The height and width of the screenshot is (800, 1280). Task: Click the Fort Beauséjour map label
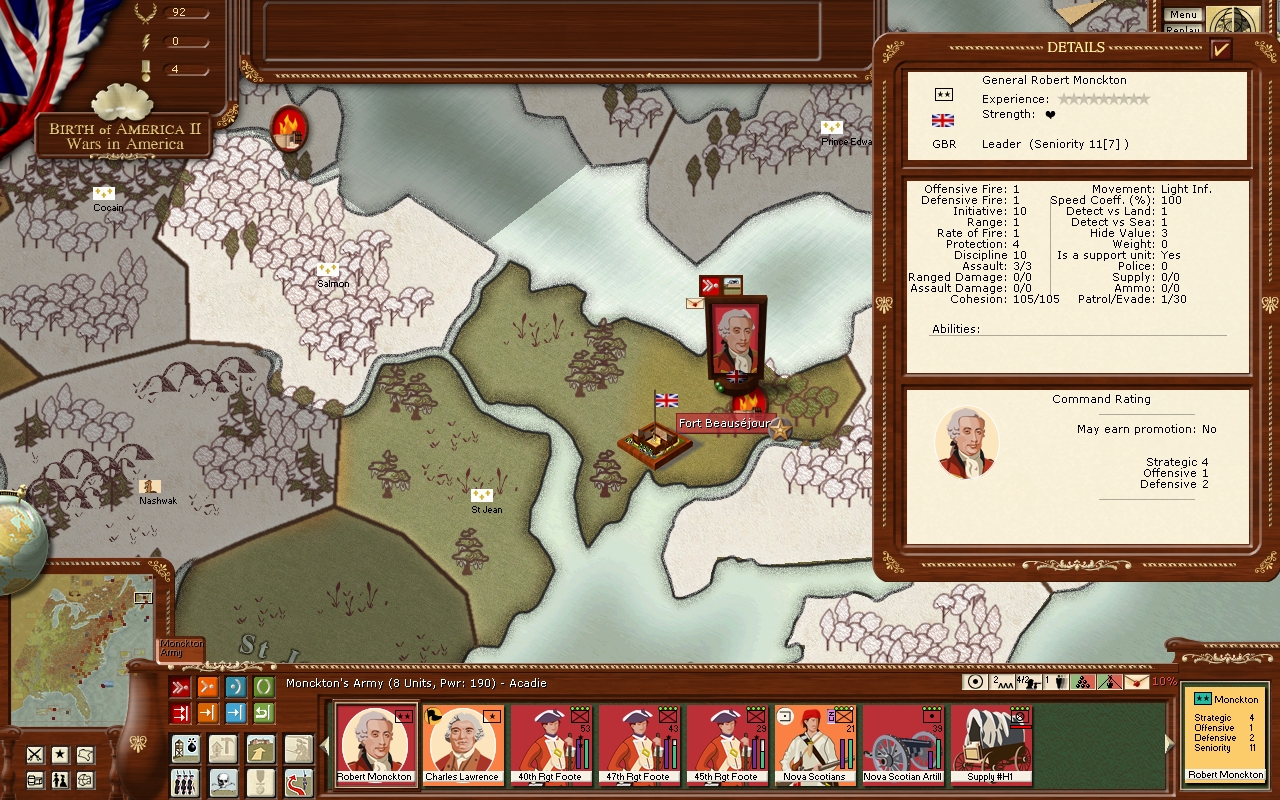(x=724, y=424)
